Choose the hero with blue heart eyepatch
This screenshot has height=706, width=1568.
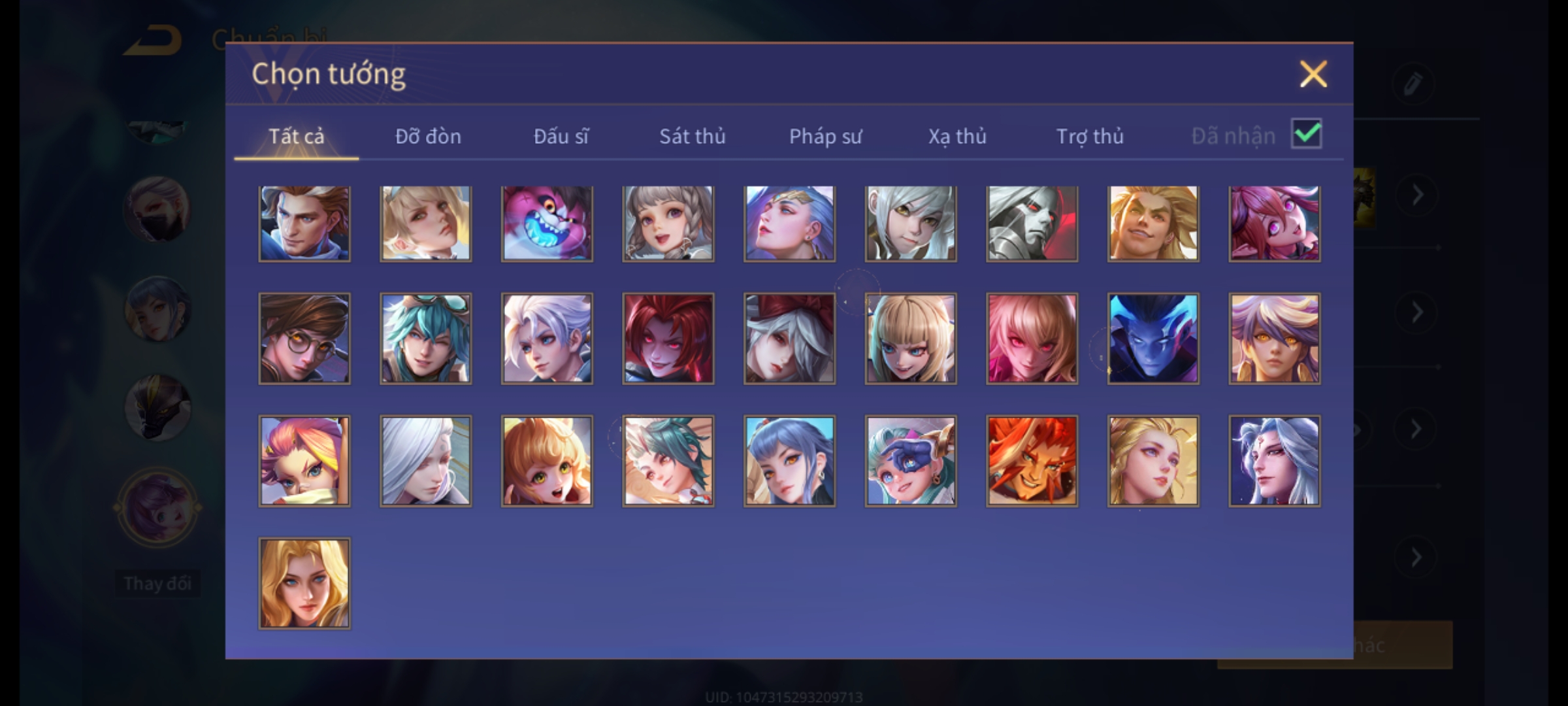[x=911, y=461]
